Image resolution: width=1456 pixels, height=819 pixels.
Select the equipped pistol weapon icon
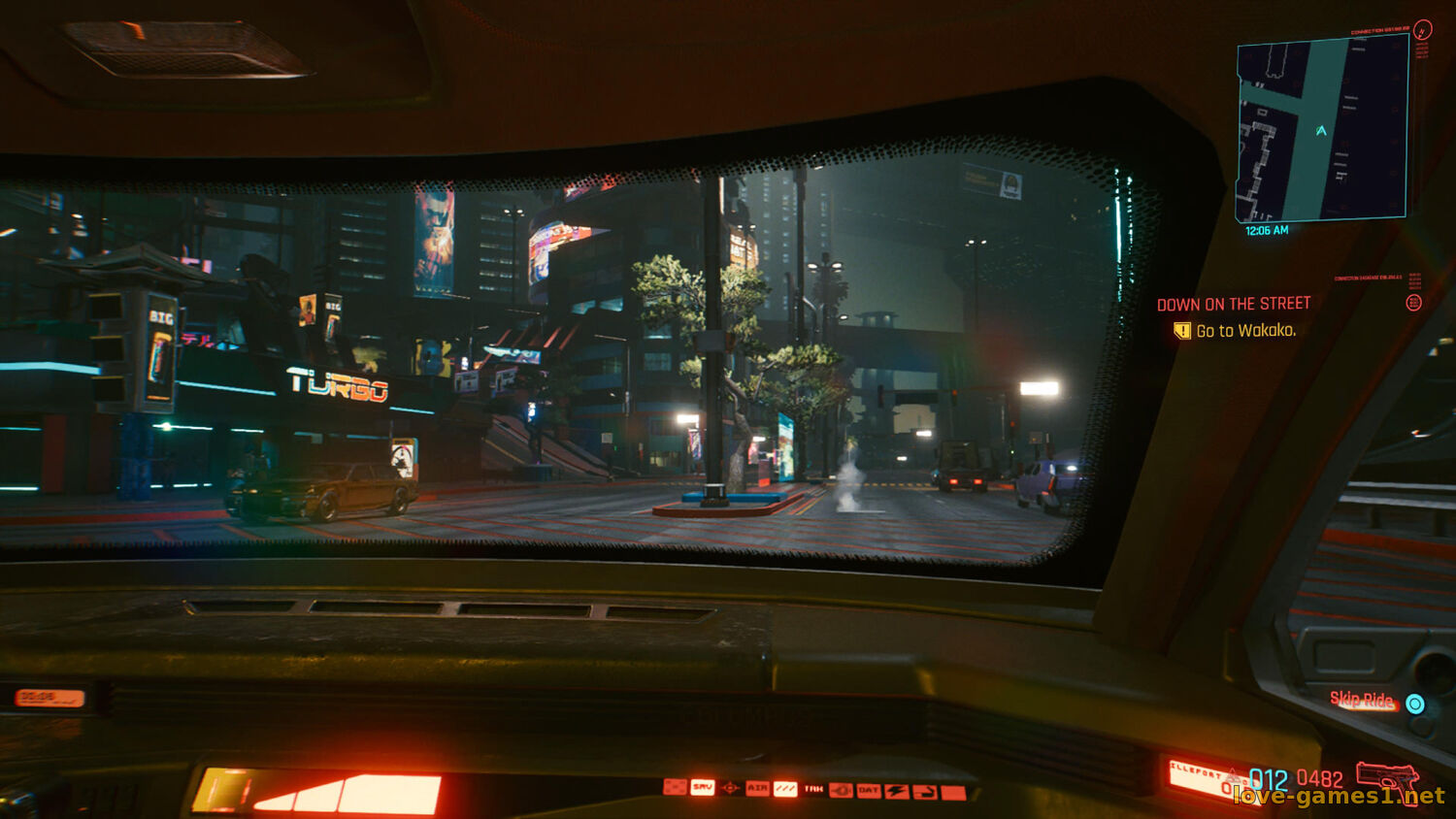1387,778
